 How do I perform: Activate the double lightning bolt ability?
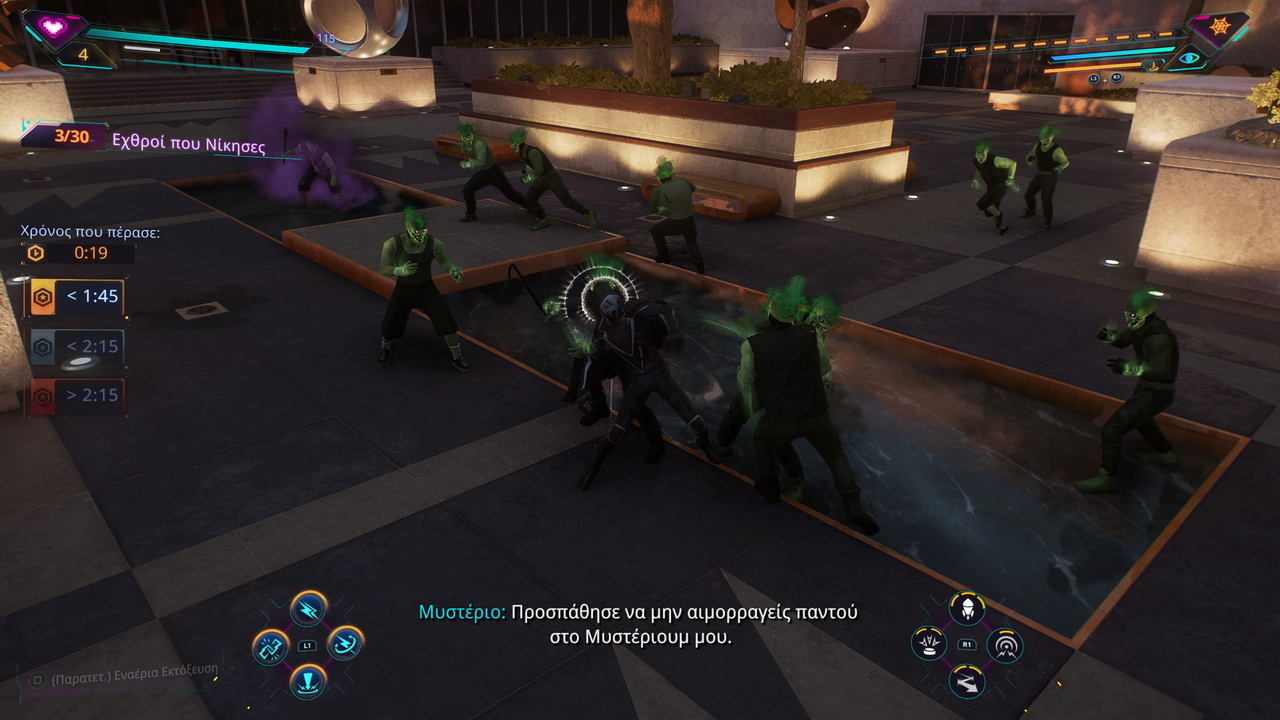[308, 608]
